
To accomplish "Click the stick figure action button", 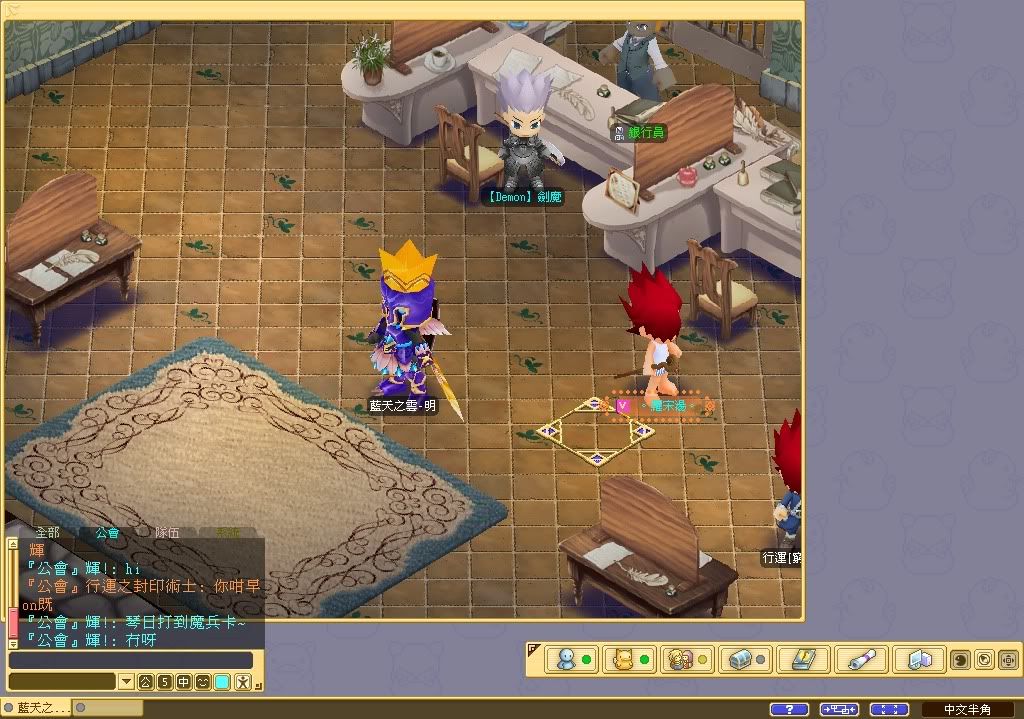I will (241, 682).
